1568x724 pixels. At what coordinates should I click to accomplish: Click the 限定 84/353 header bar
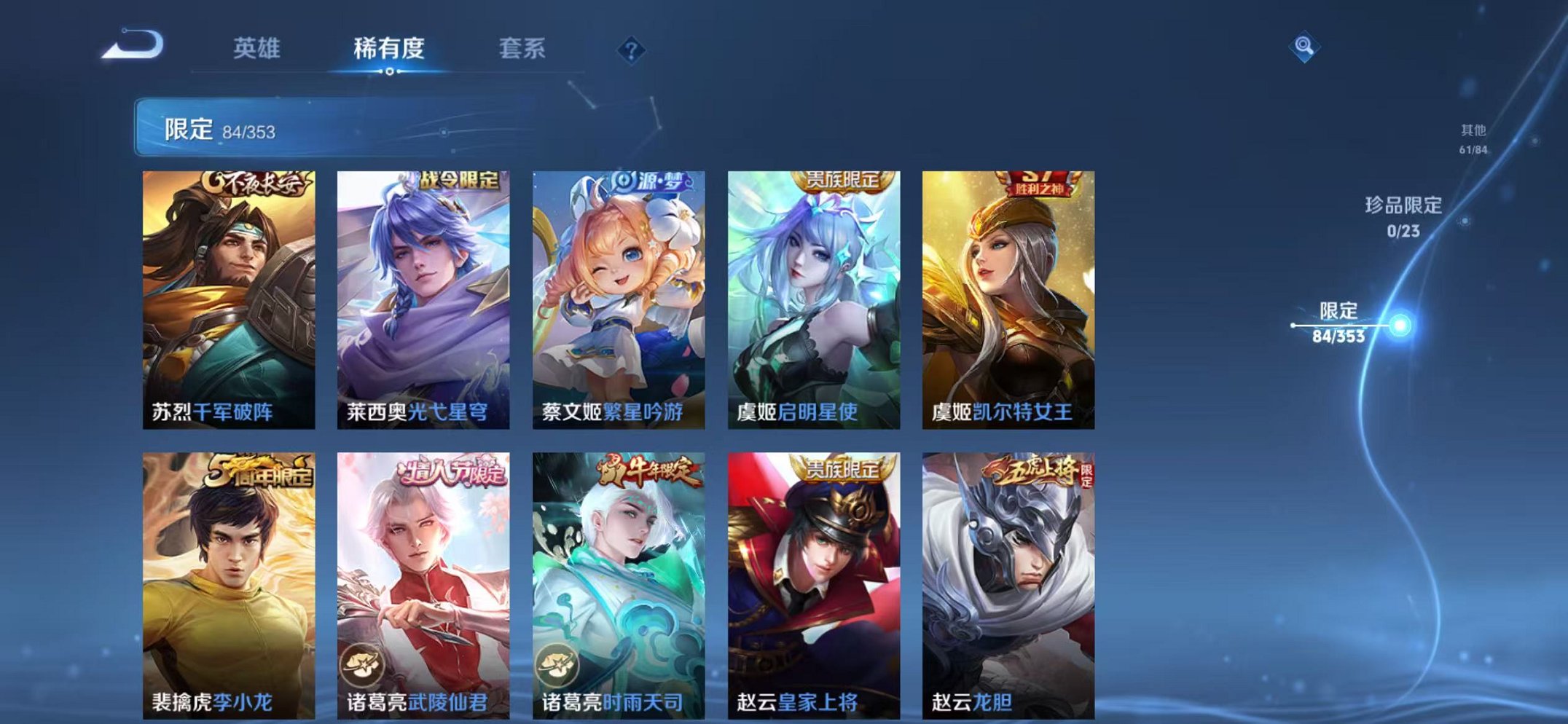(291, 126)
